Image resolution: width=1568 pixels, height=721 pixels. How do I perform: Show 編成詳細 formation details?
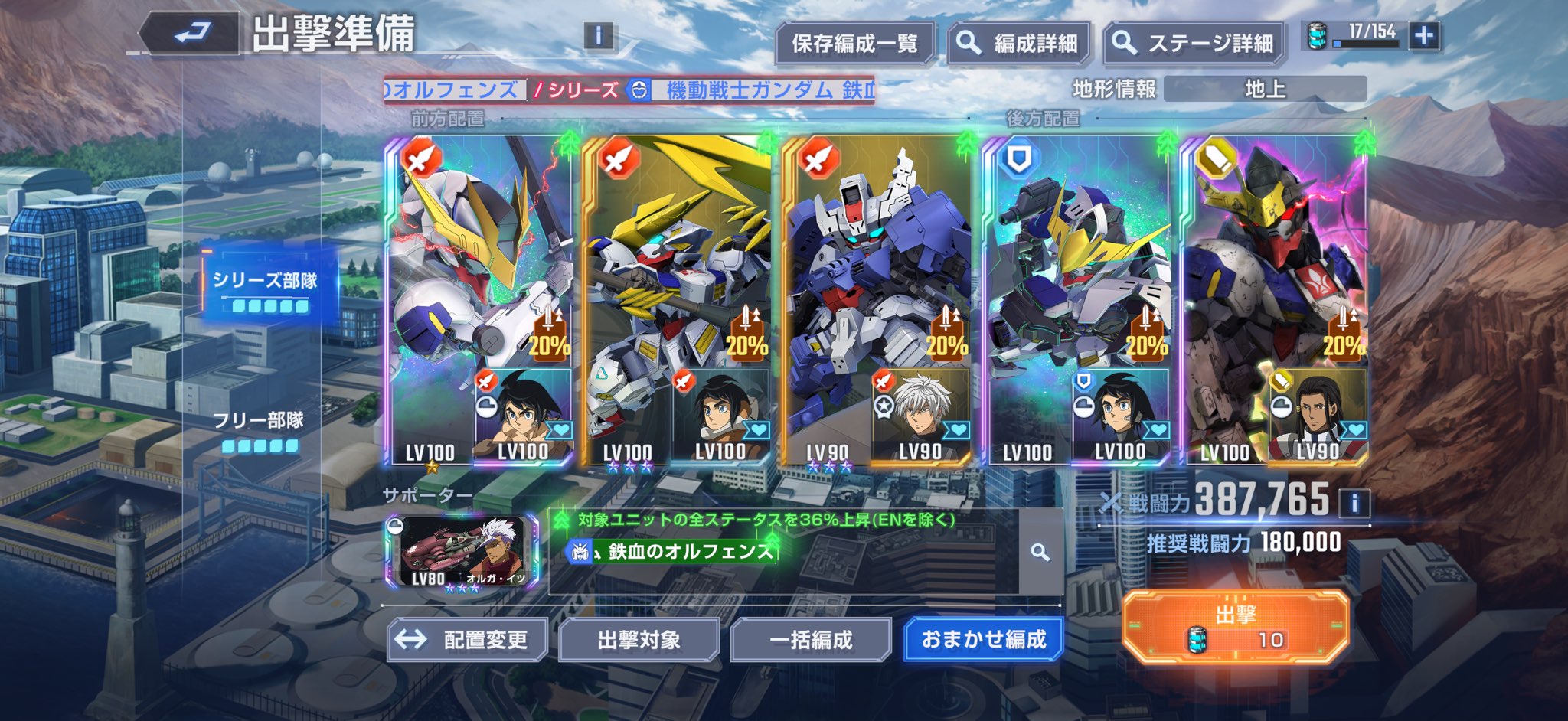point(1020,44)
